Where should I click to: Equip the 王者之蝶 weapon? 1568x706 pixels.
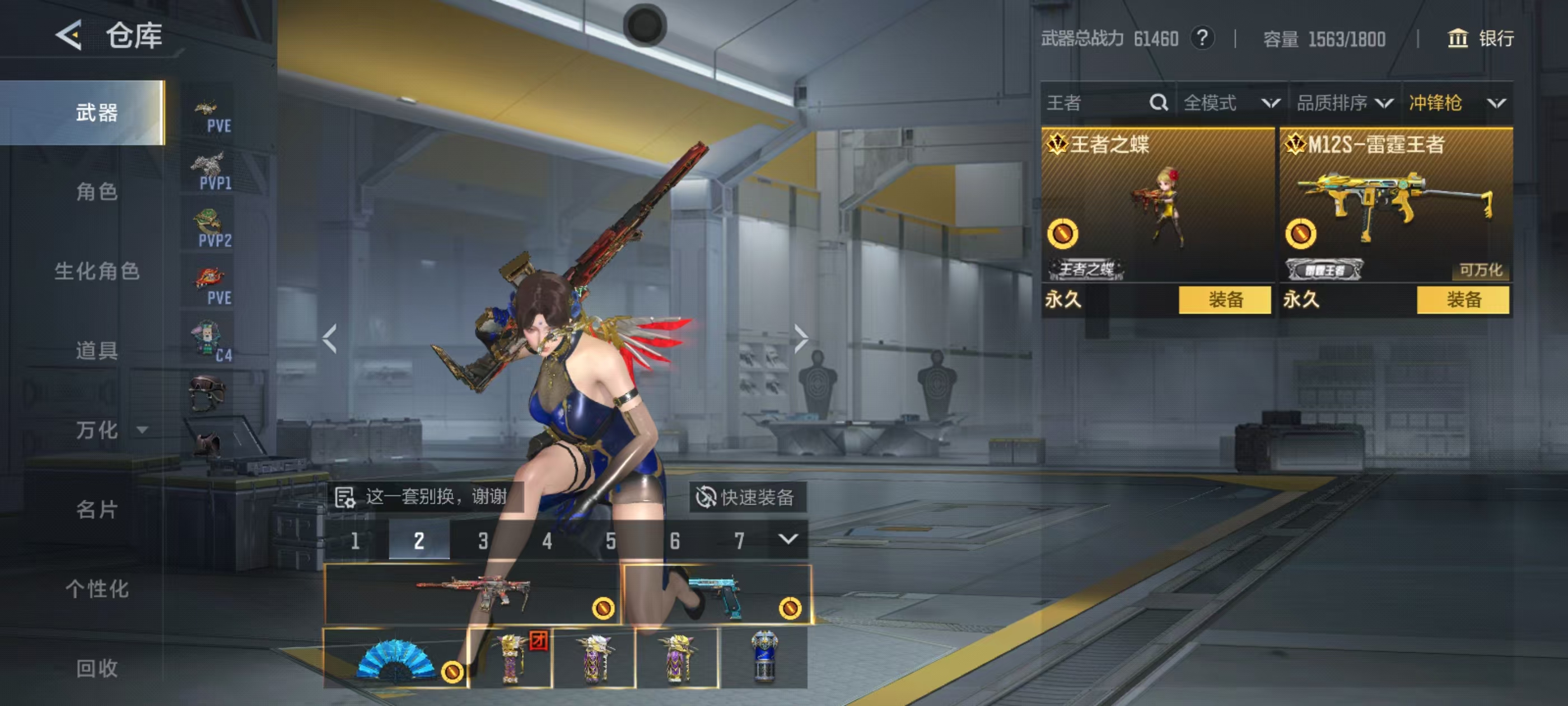click(1224, 300)
